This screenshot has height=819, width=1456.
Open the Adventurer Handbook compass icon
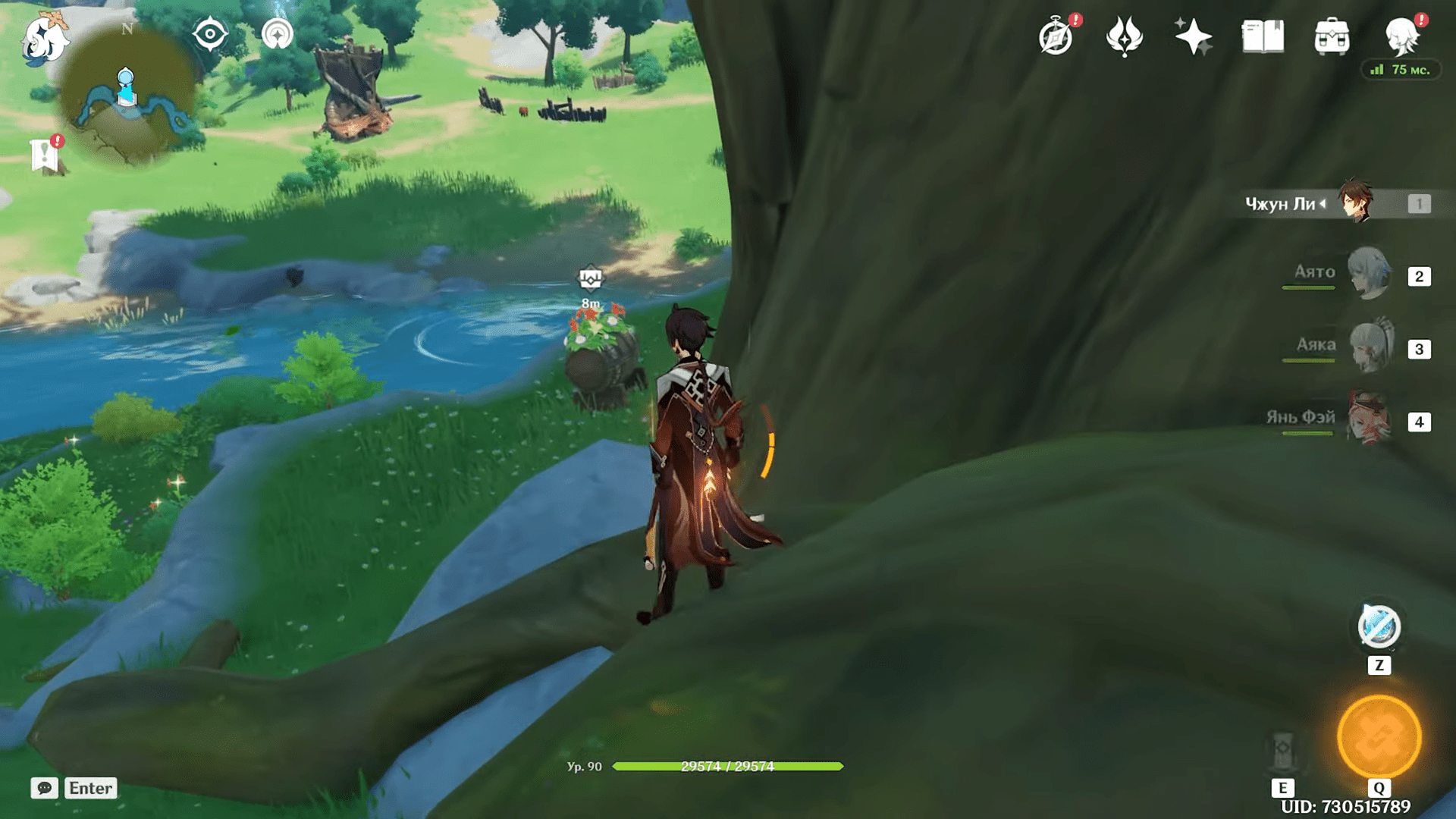point(1056,36)
